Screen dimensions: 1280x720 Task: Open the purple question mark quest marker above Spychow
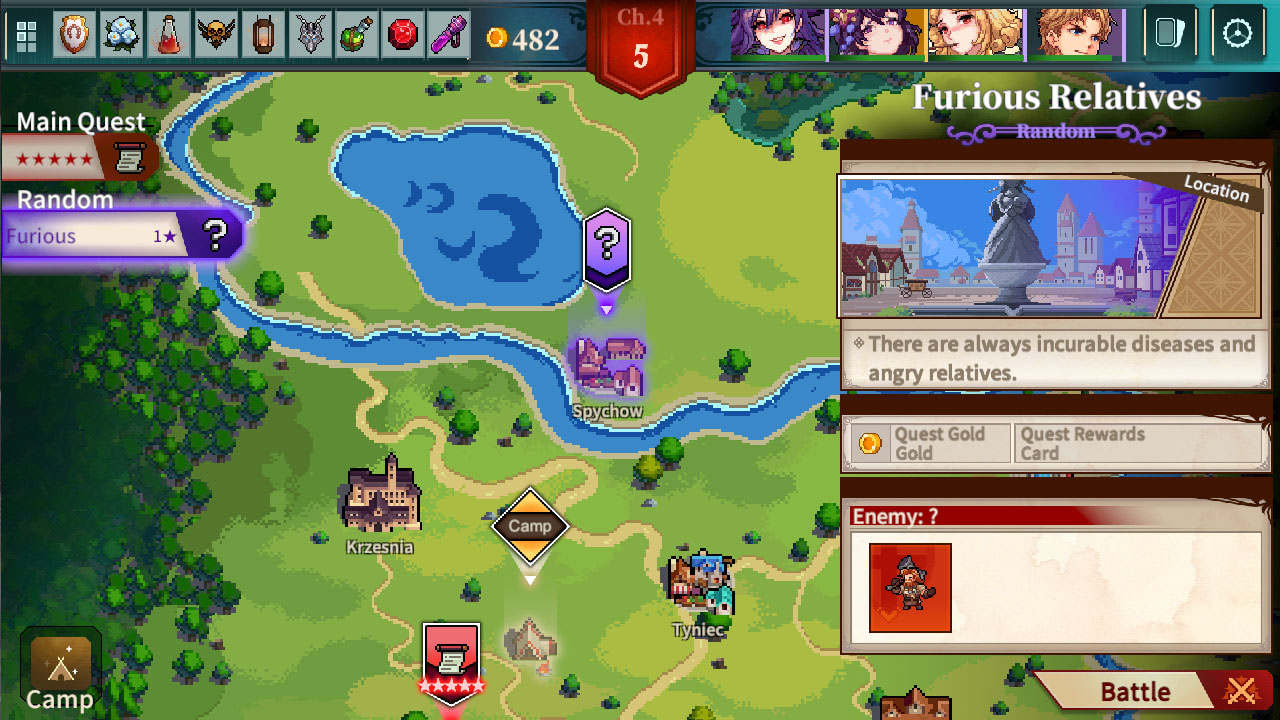pos(605,250)
